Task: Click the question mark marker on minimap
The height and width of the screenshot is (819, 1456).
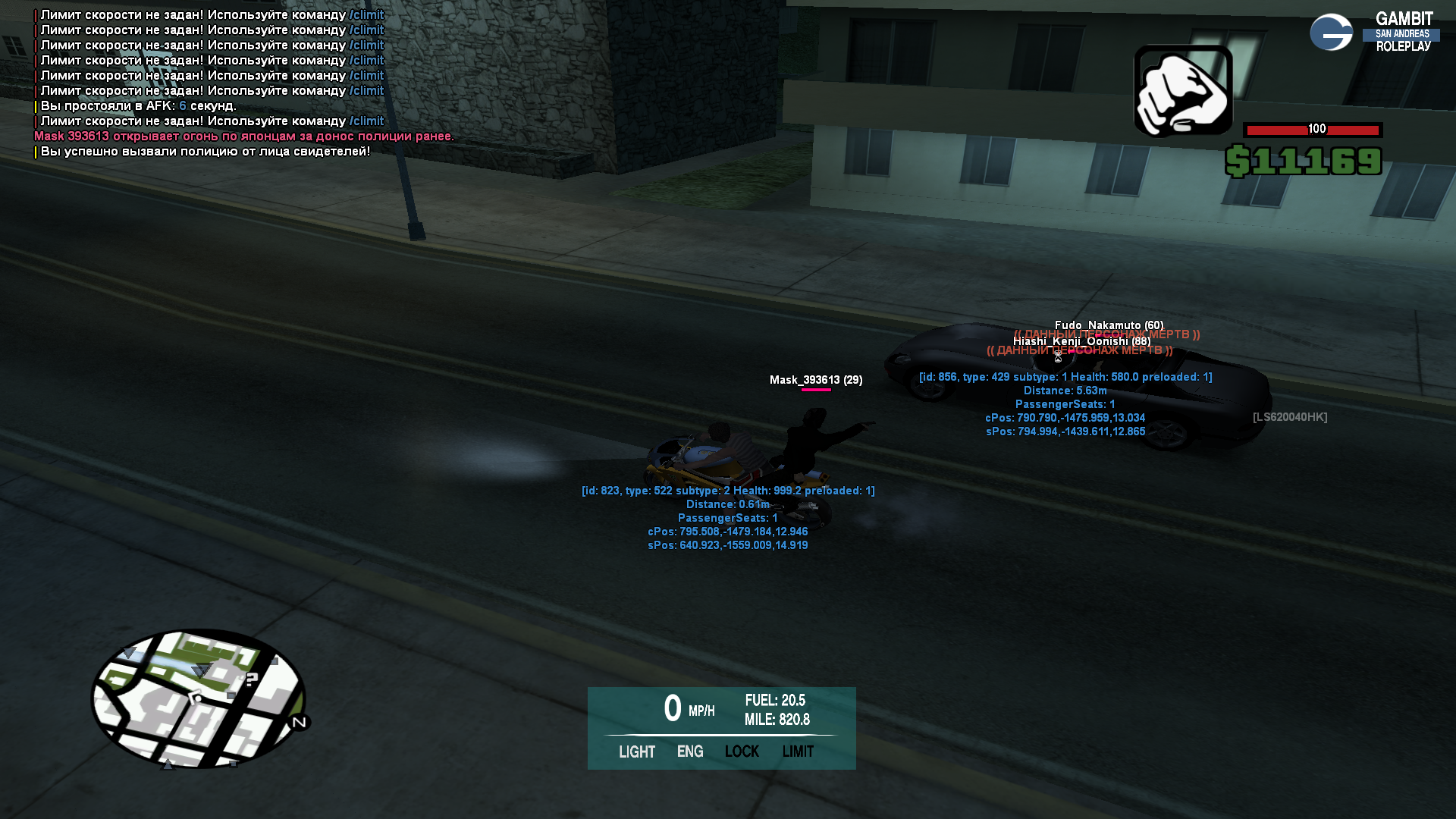Action: [252, 679]
